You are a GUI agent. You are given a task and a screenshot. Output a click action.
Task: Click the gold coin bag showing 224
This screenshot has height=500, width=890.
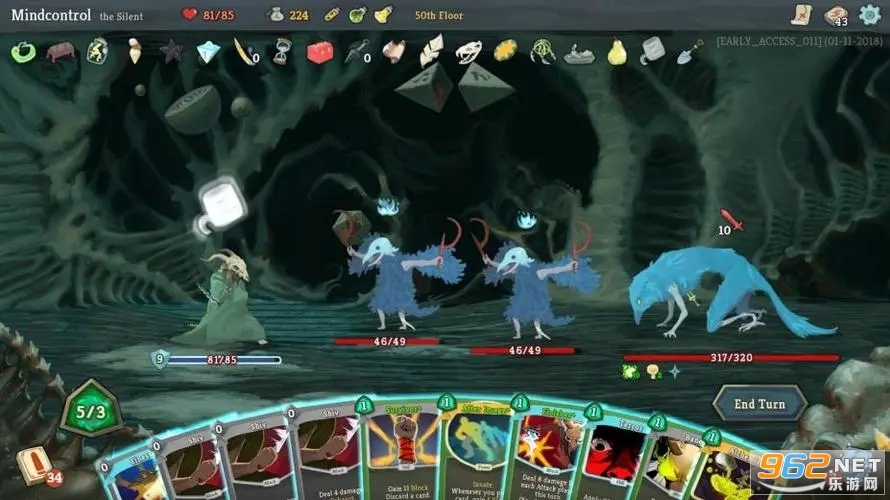275,15
